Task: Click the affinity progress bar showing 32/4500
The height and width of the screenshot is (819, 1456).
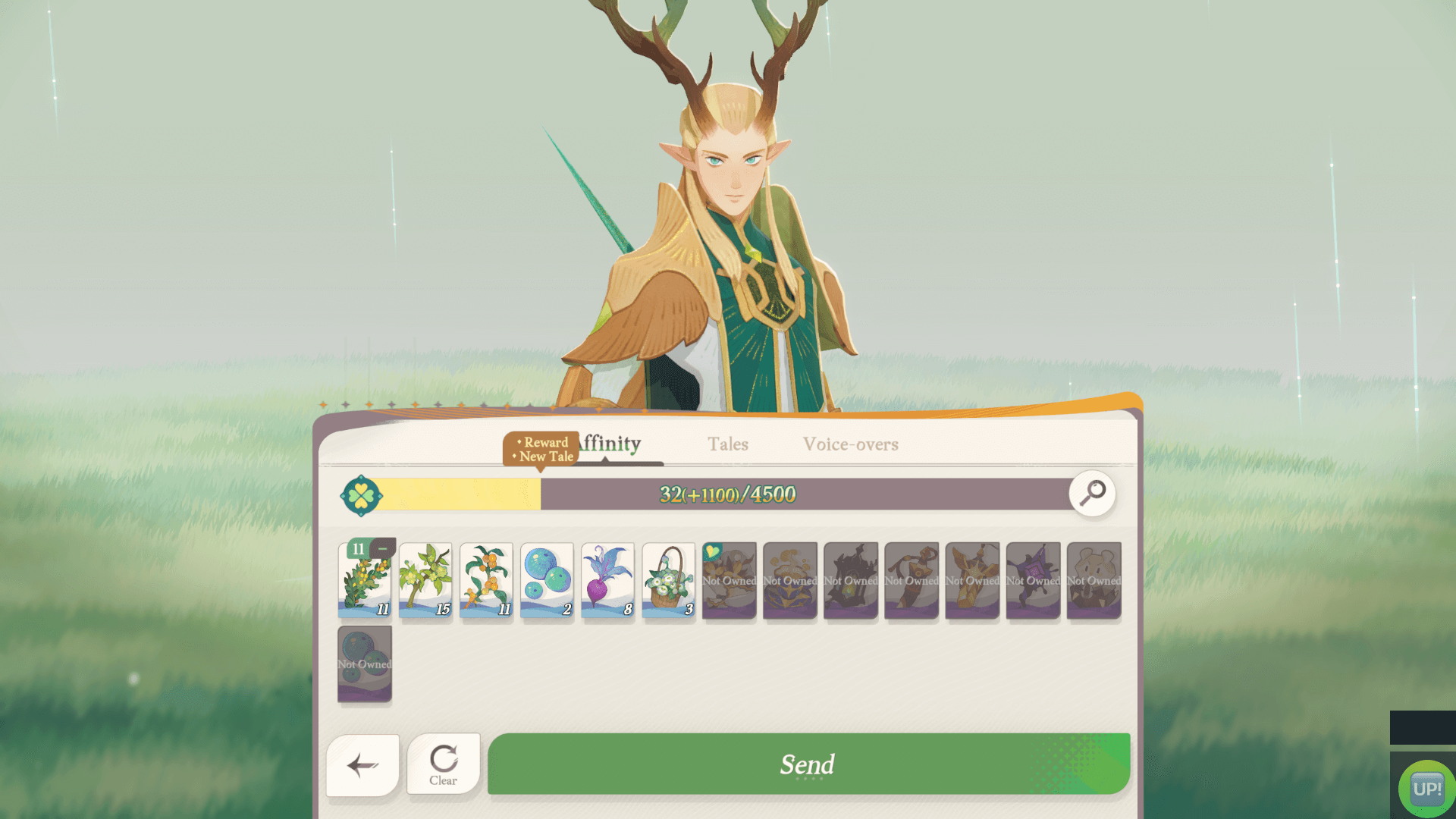Action: [x=728, y=494]
